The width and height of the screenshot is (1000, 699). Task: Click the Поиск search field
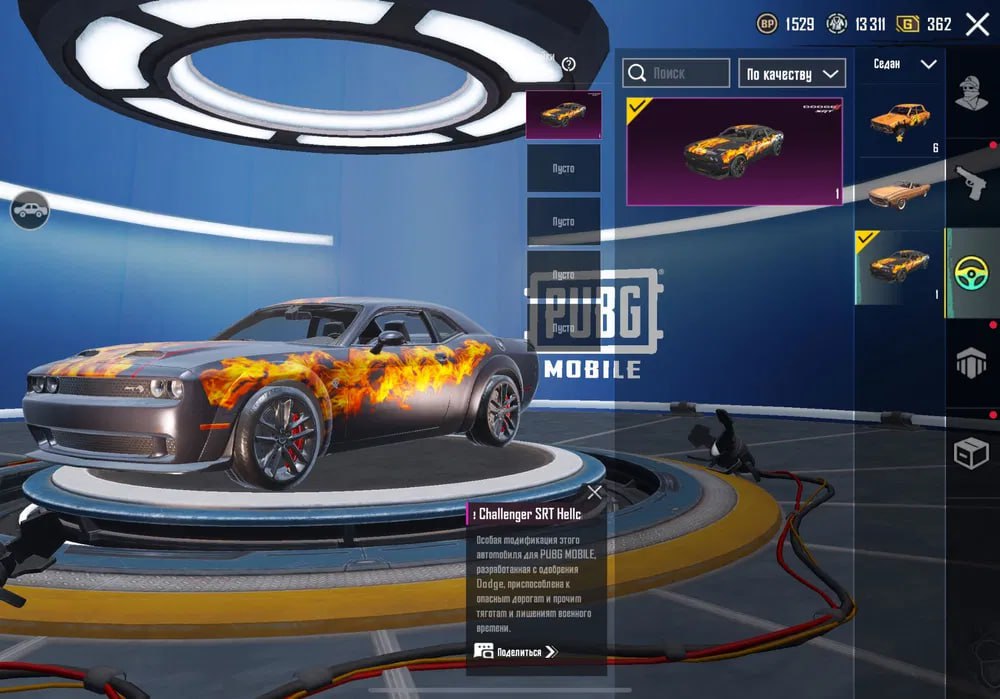(676, 73)
